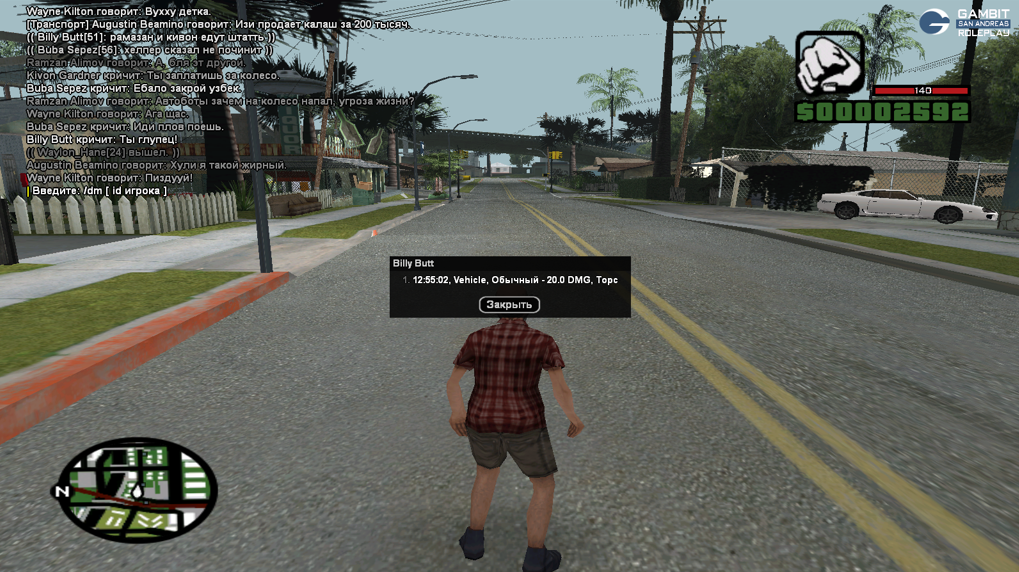Select the fist weapon icon
Image resolution: width=1019 pixels, height=572 pixels.
click(829, 63)
